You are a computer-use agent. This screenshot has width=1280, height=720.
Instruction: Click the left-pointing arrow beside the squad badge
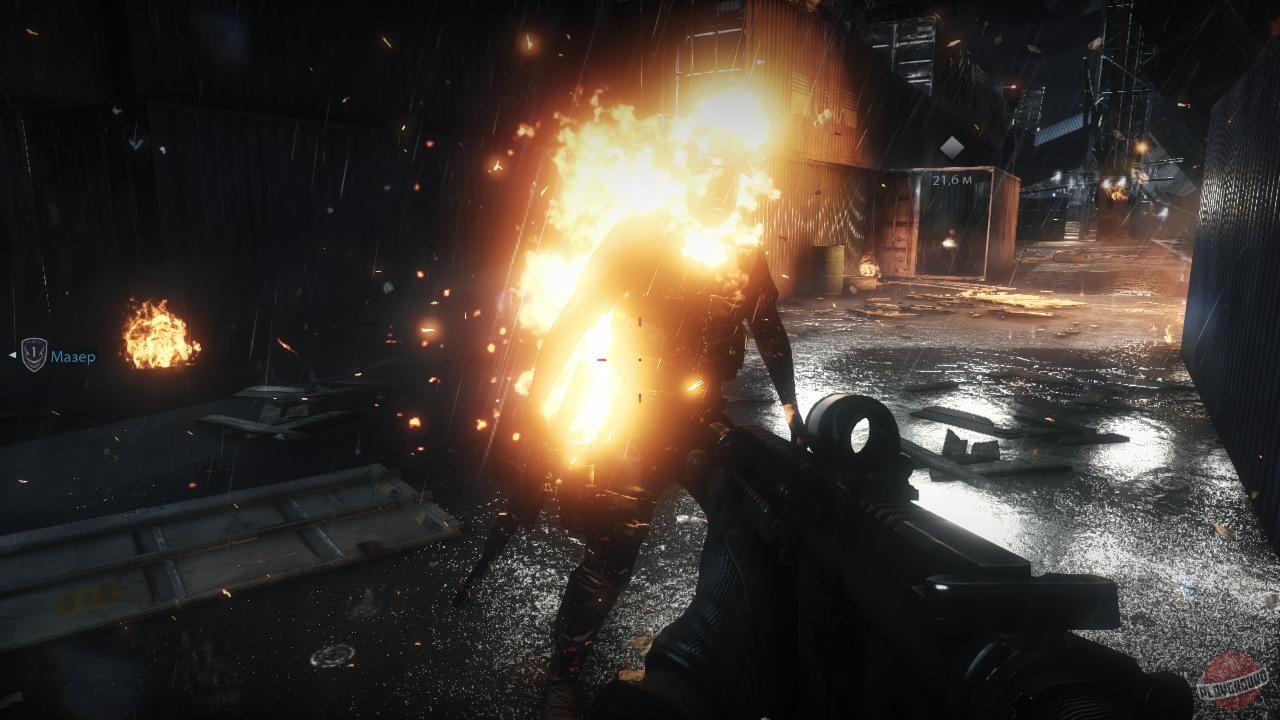[13, 355]
